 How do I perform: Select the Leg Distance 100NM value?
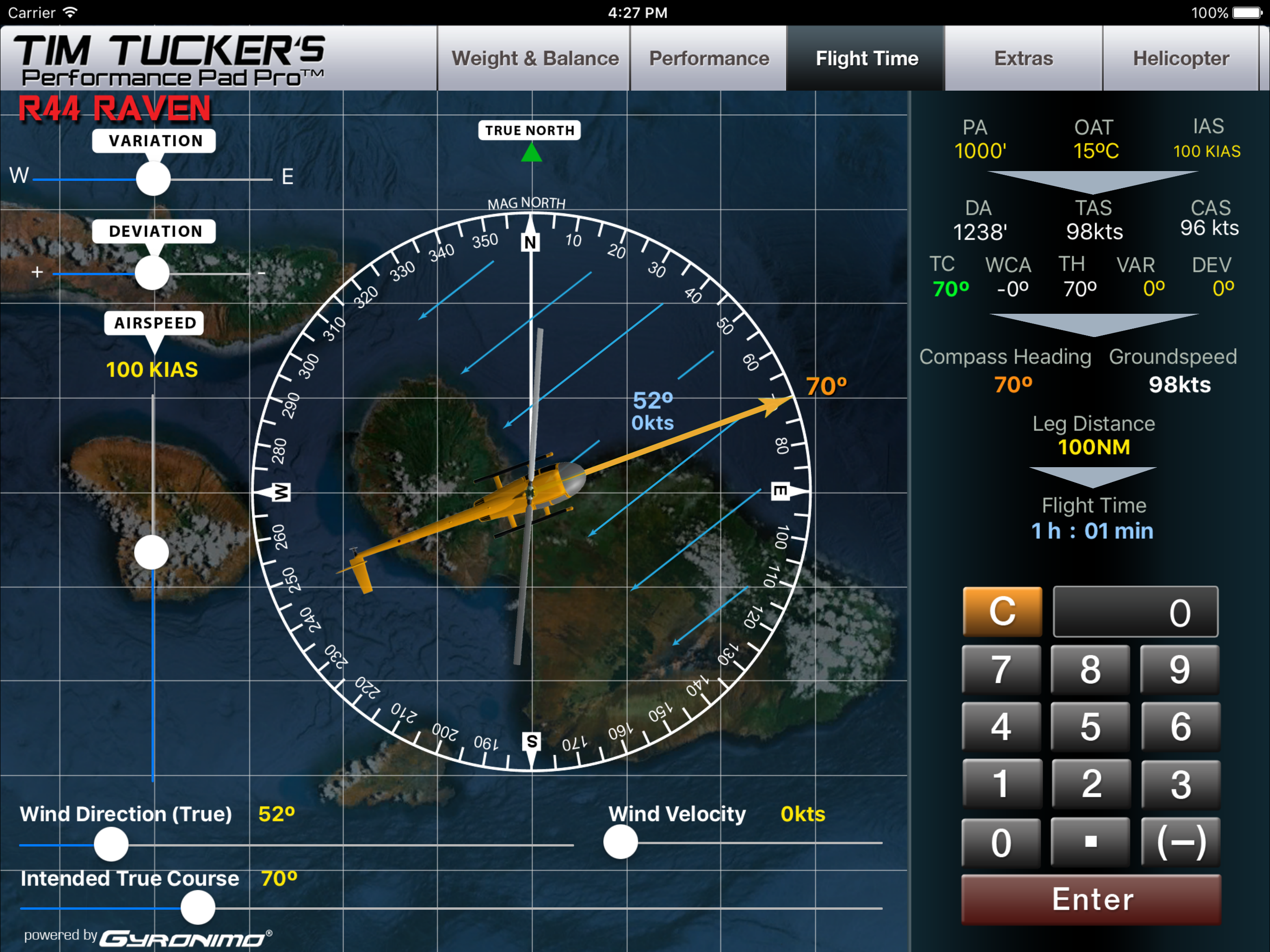coord(1094,447)
